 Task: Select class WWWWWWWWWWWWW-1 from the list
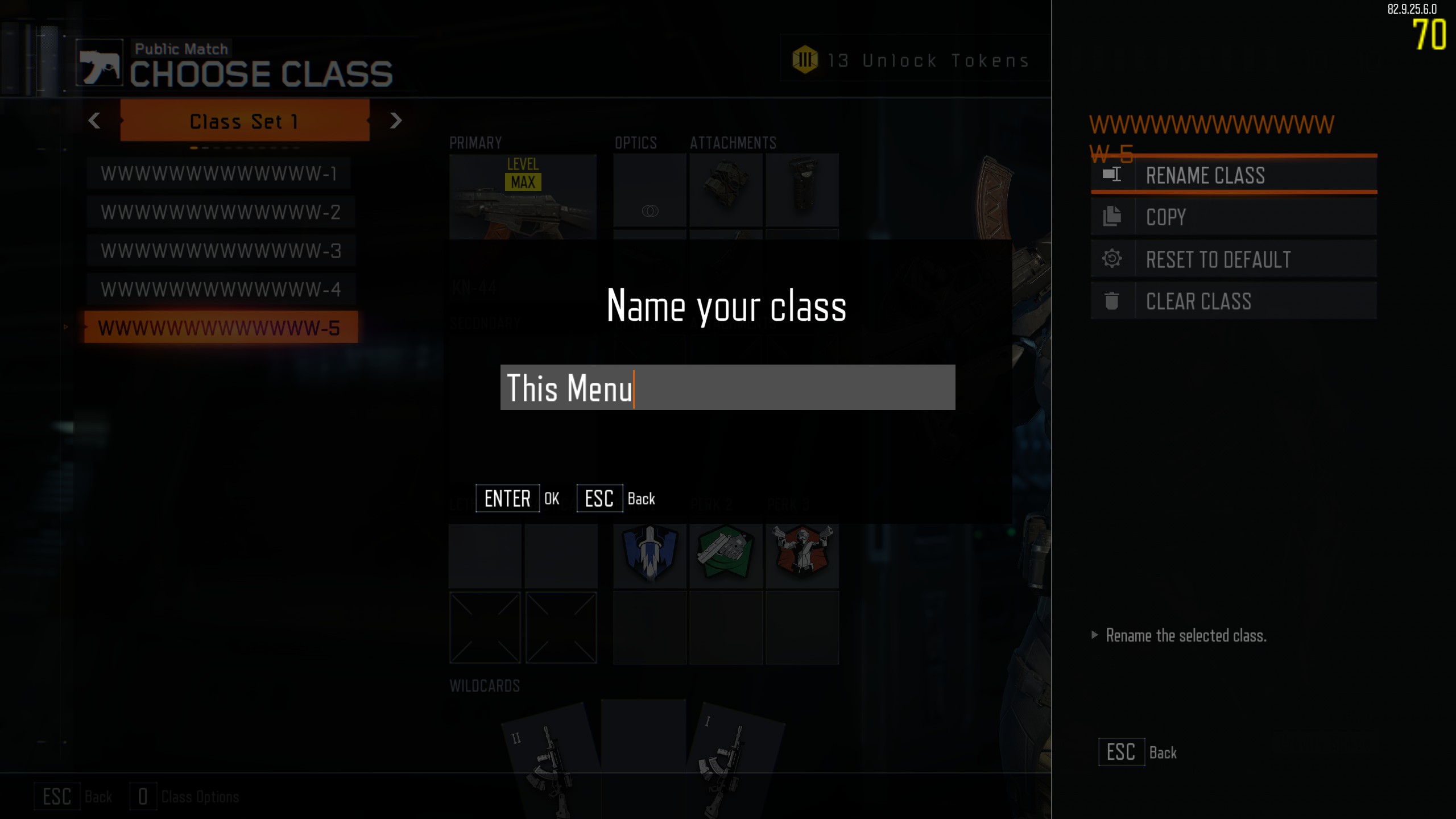pyautogui.click(x=220, y=173)
